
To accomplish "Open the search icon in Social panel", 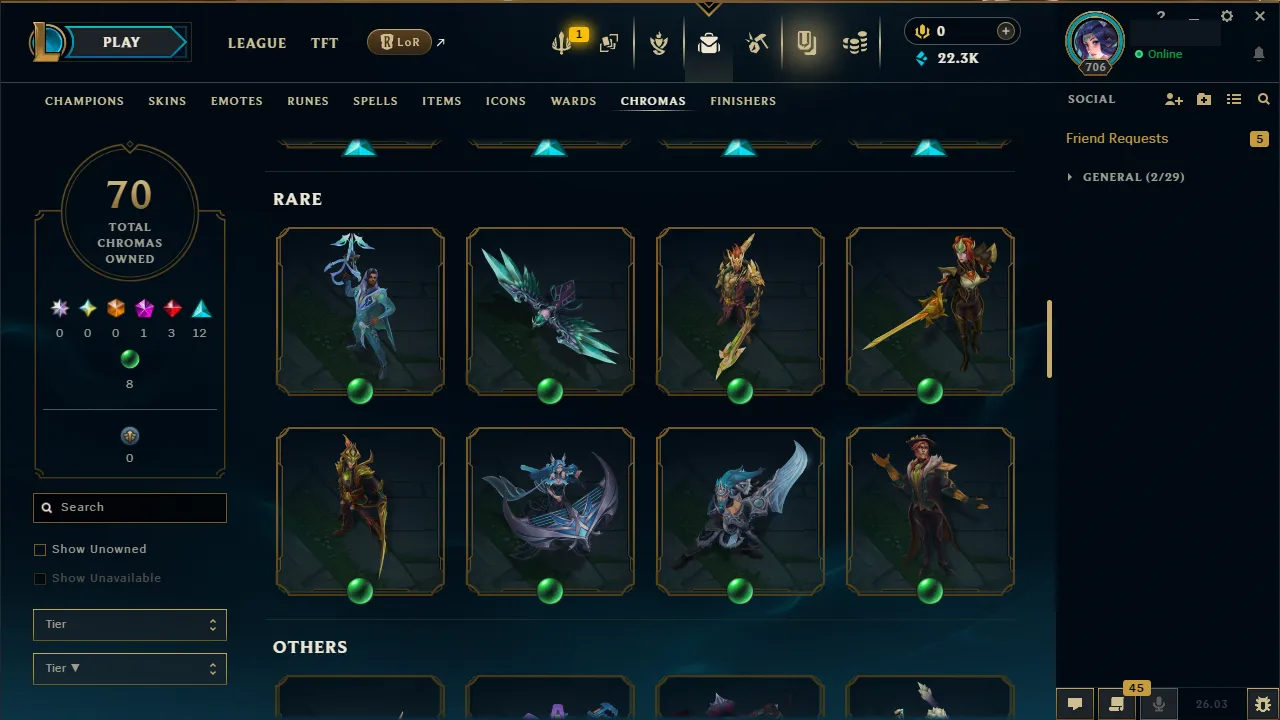I will pyautogui.click(x=1263, y=99).
